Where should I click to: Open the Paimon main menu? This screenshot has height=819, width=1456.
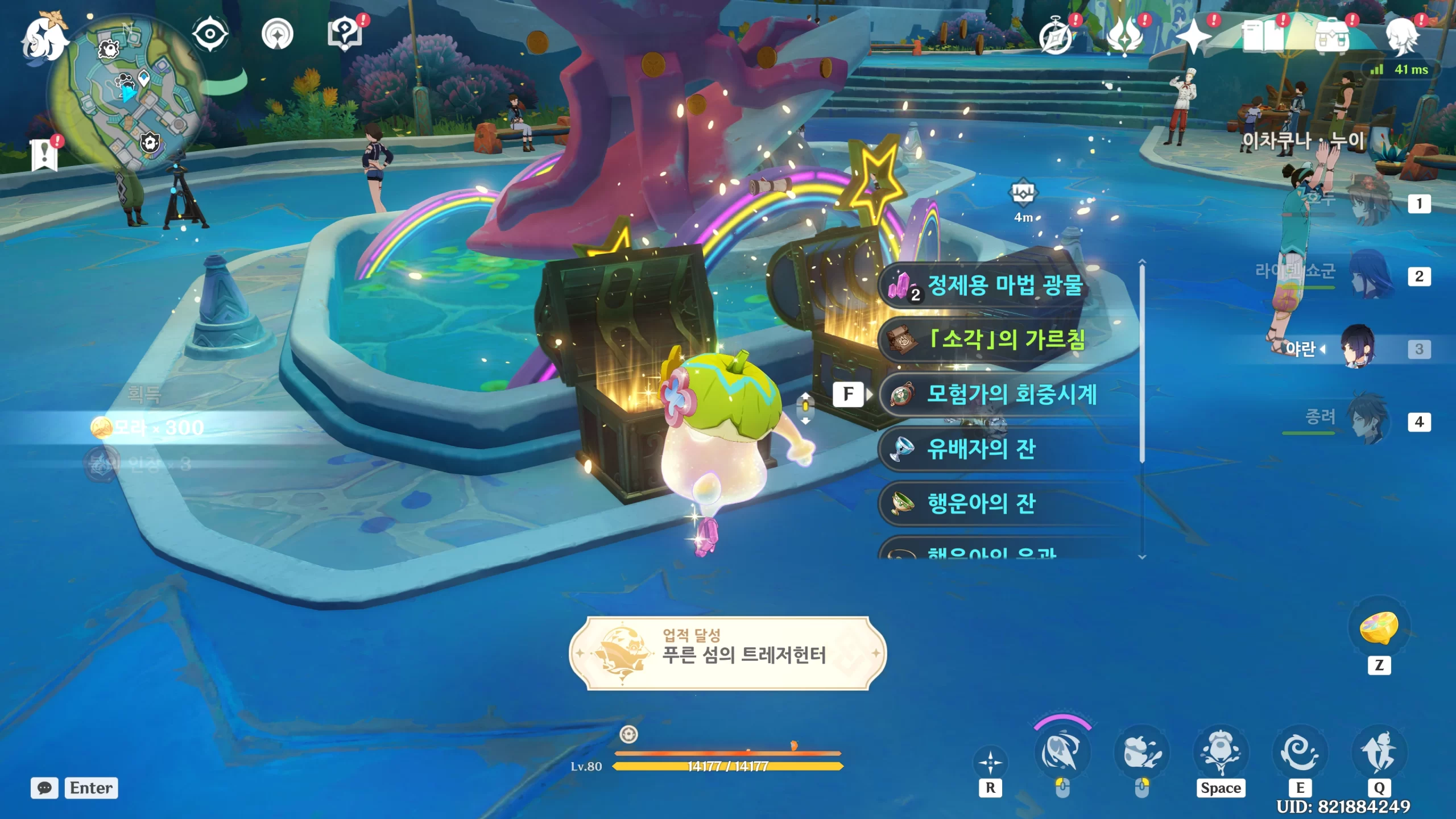44,39
